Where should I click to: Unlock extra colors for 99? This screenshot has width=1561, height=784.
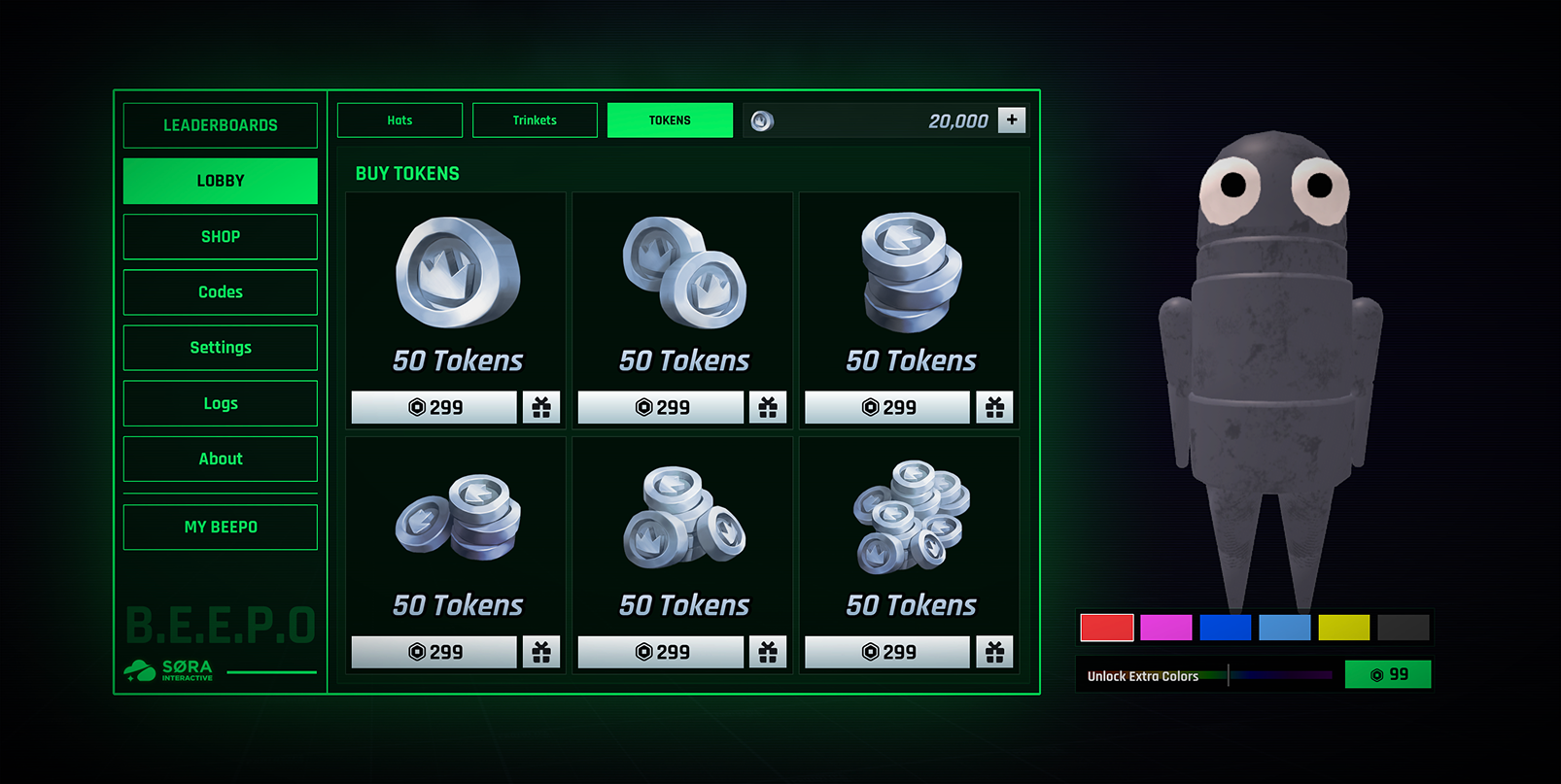point(1387,674)
